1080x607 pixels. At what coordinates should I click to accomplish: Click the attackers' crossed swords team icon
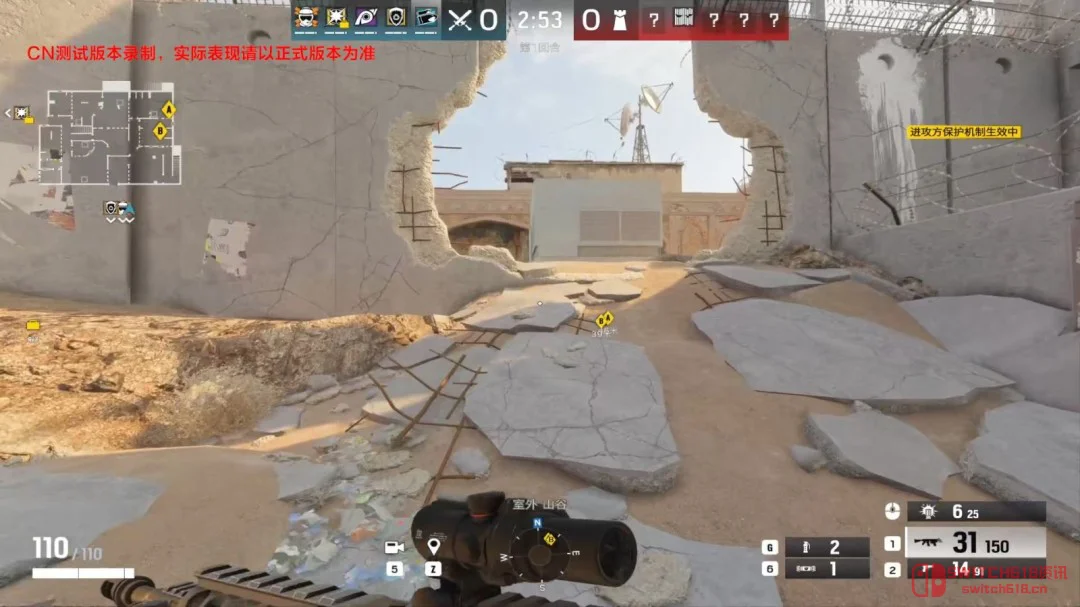(x=460, y=19)
